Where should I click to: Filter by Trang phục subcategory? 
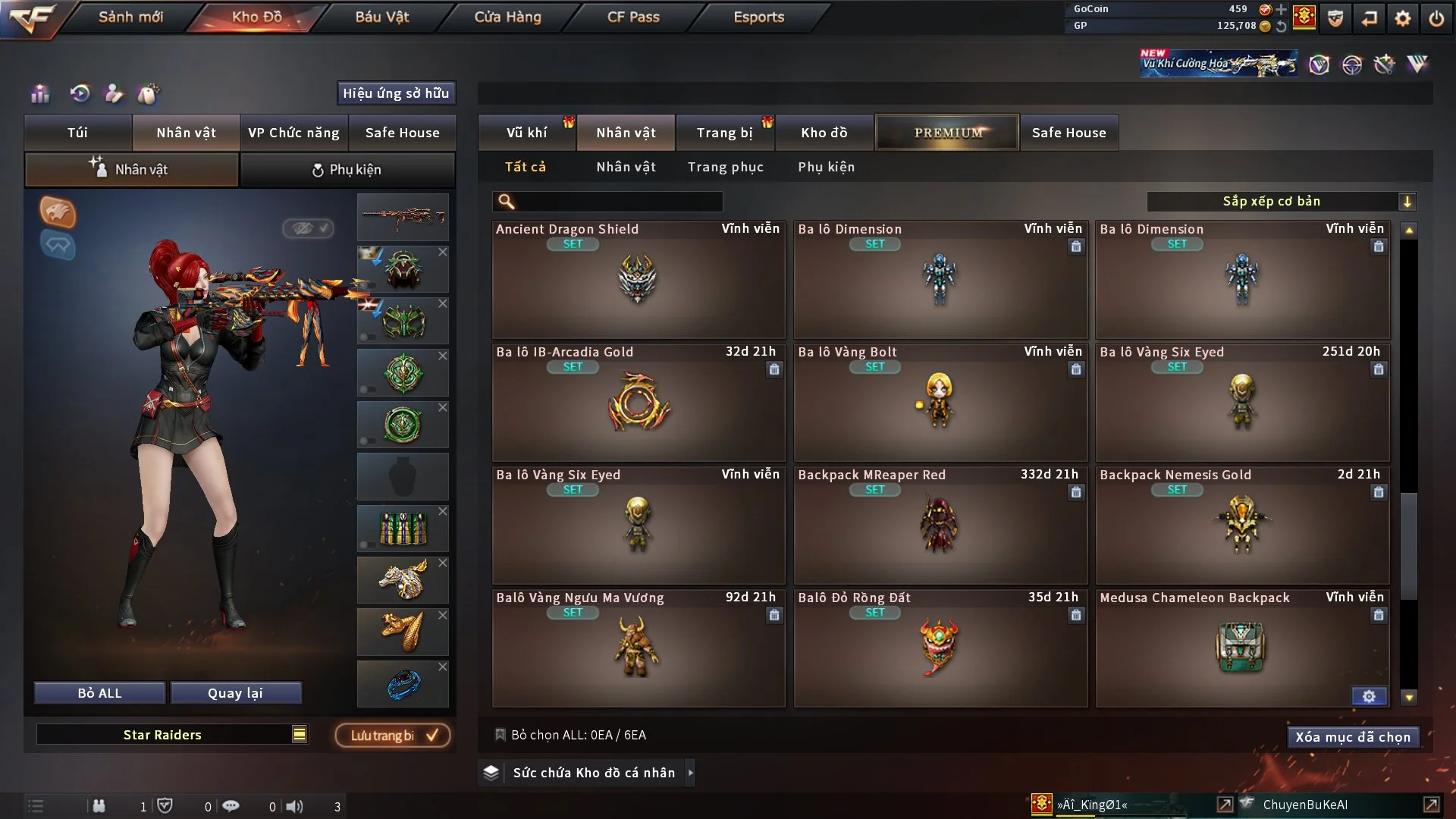[x=725, y=167]
